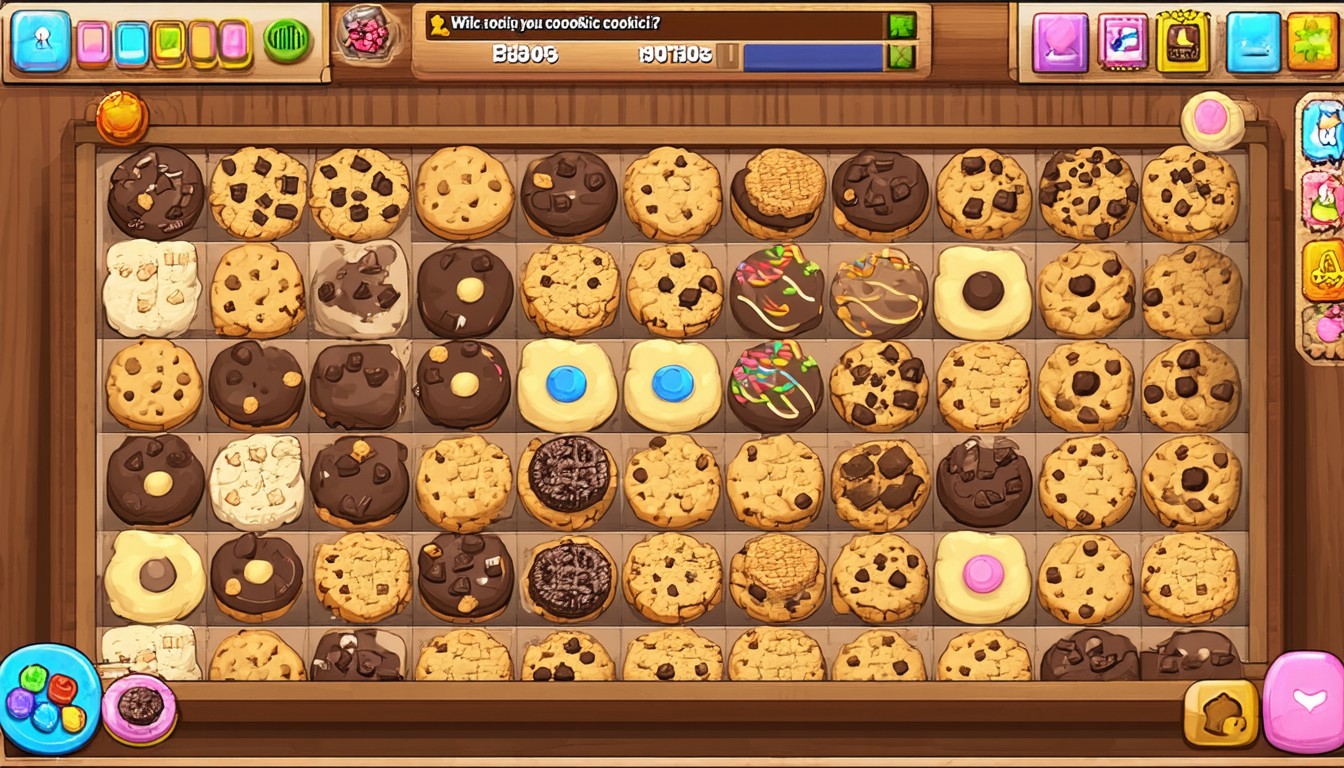Open the pink framed picture button
The image size is (1344, 768).
(1123, 42)
